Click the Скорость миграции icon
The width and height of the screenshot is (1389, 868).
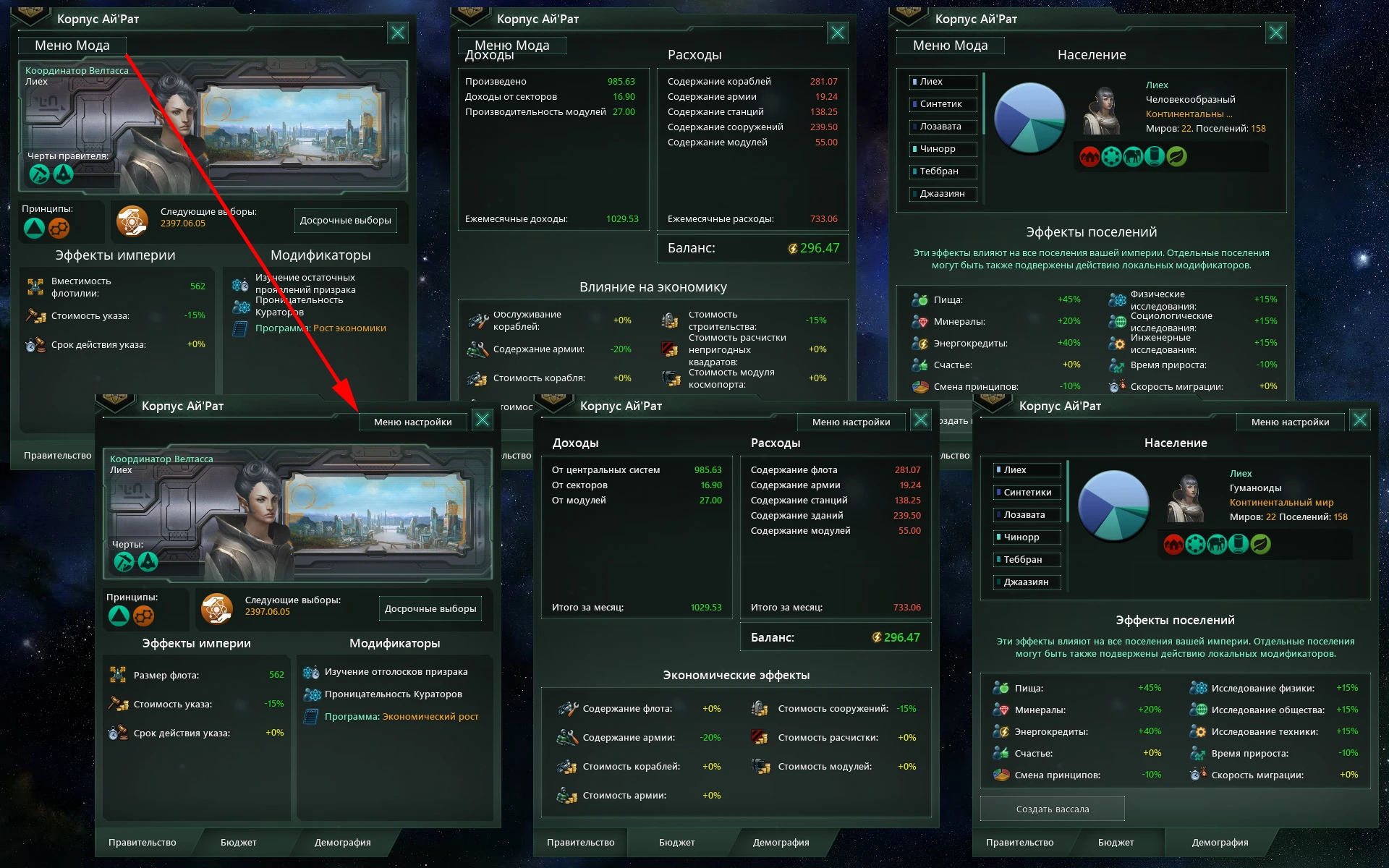click(1197, 775)
